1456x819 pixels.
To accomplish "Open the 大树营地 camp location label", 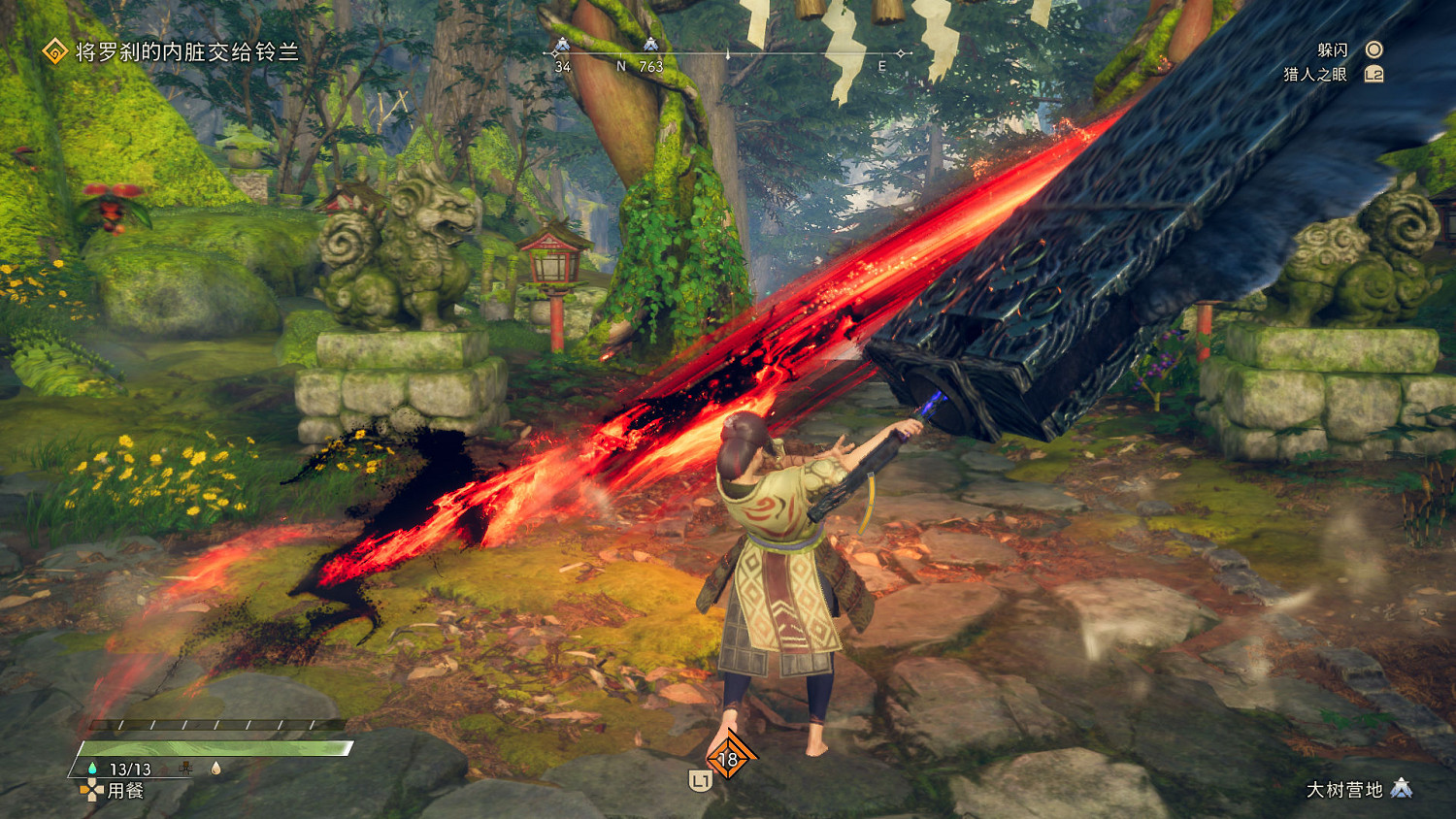I will coord(1344,790).
